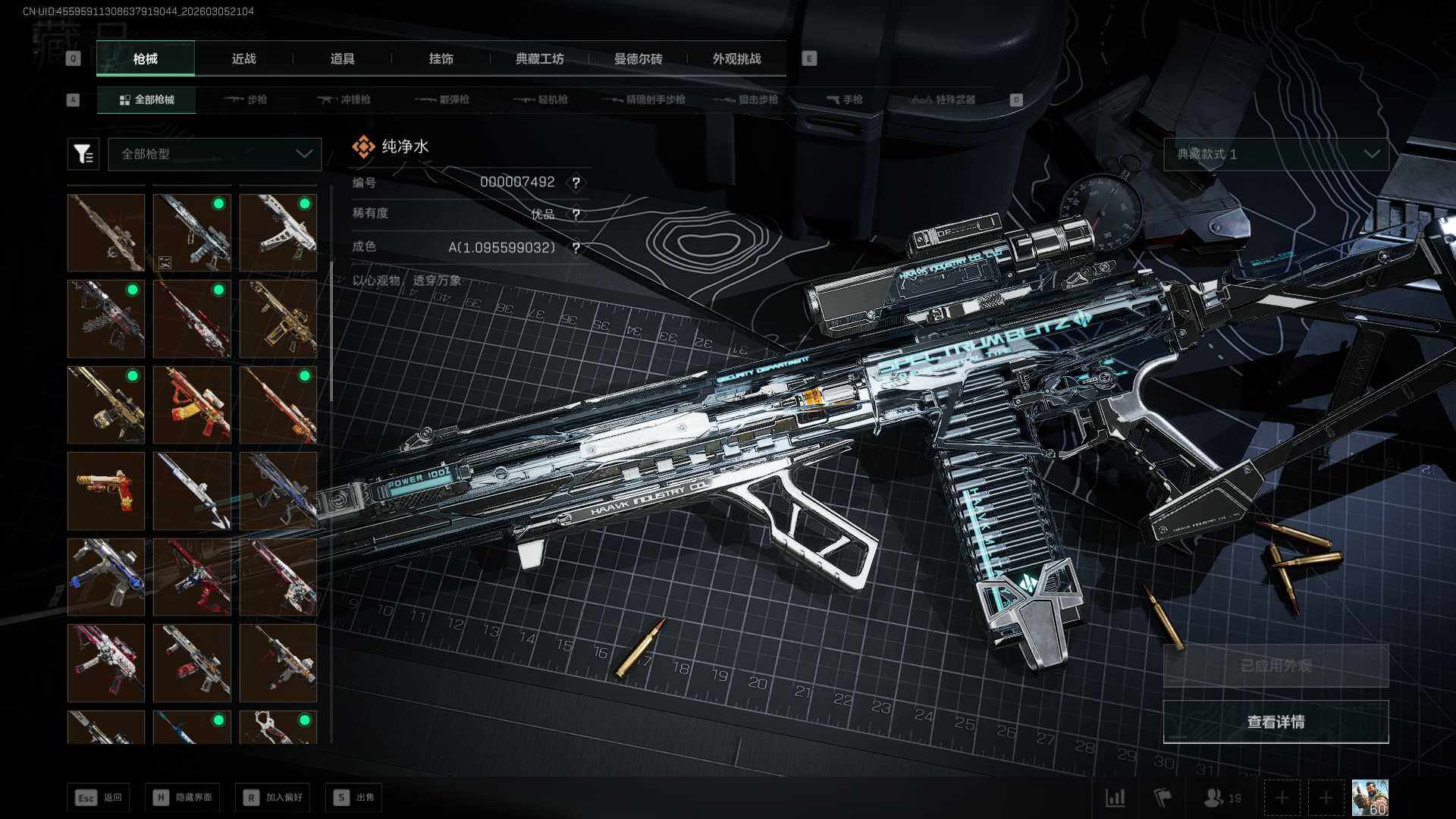
Task: Switch to the 近战 melee tab
Action: (243, 58)
